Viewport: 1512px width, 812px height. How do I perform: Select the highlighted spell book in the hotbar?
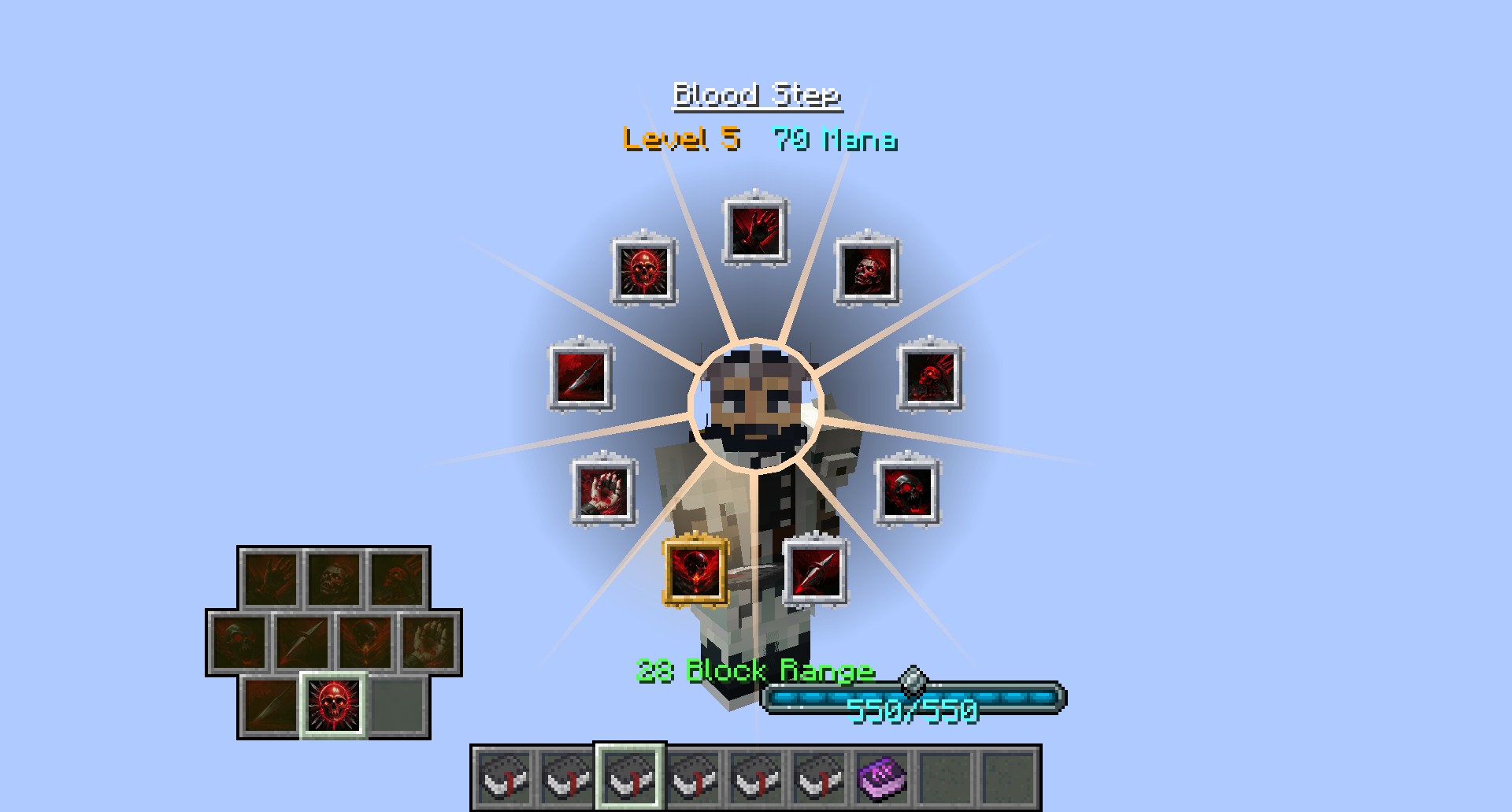pyautogui.click(x=629, y=777)
